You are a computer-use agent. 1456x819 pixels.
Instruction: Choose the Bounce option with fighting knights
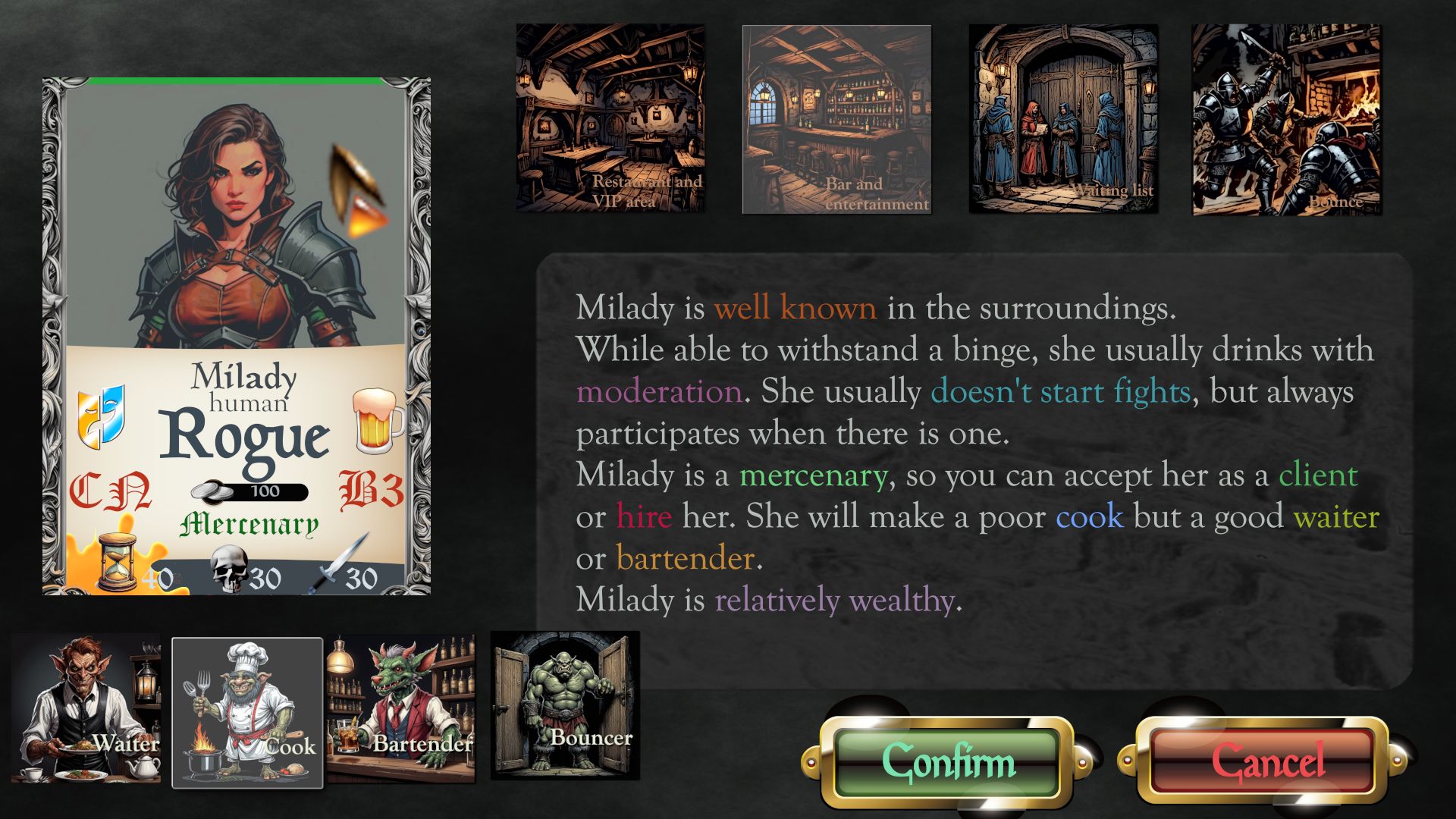(x=1286, y=119)
